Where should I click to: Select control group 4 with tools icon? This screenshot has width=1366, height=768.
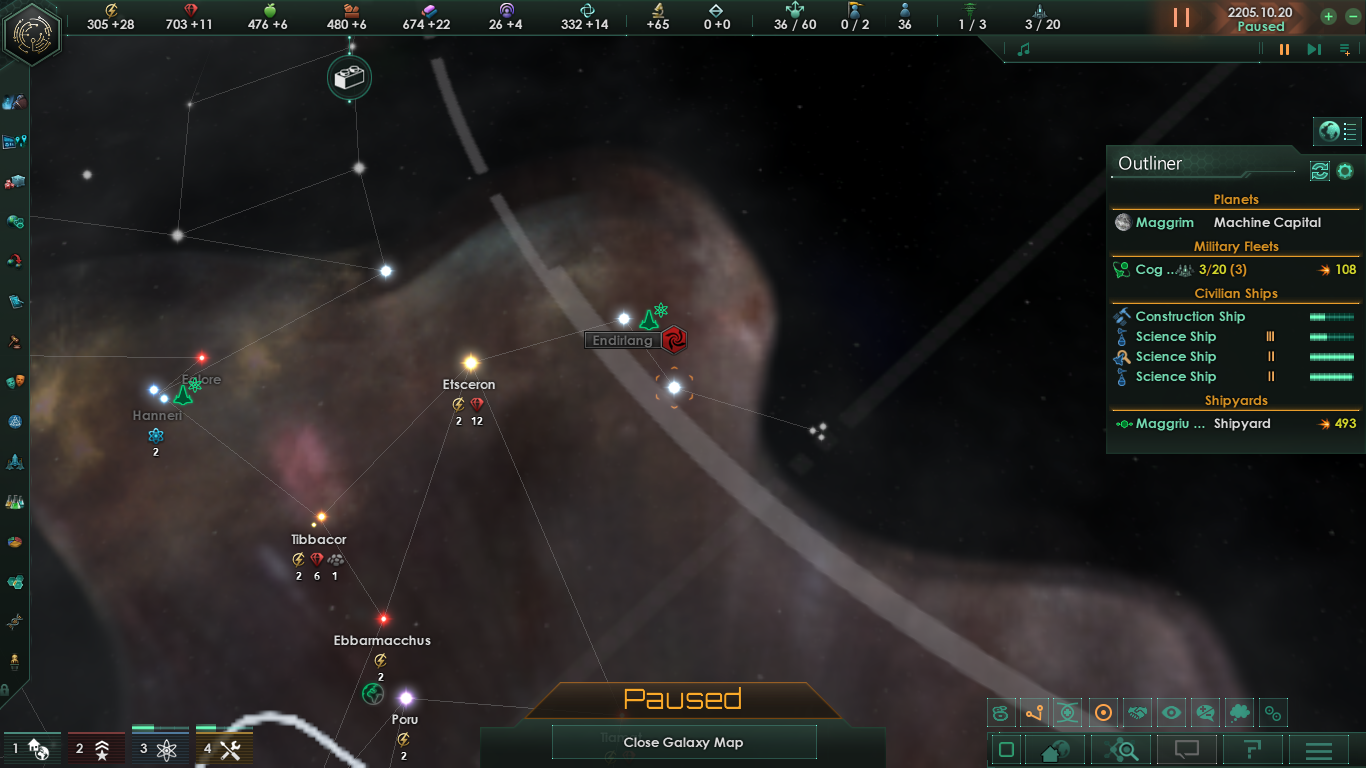coord(224,748)
